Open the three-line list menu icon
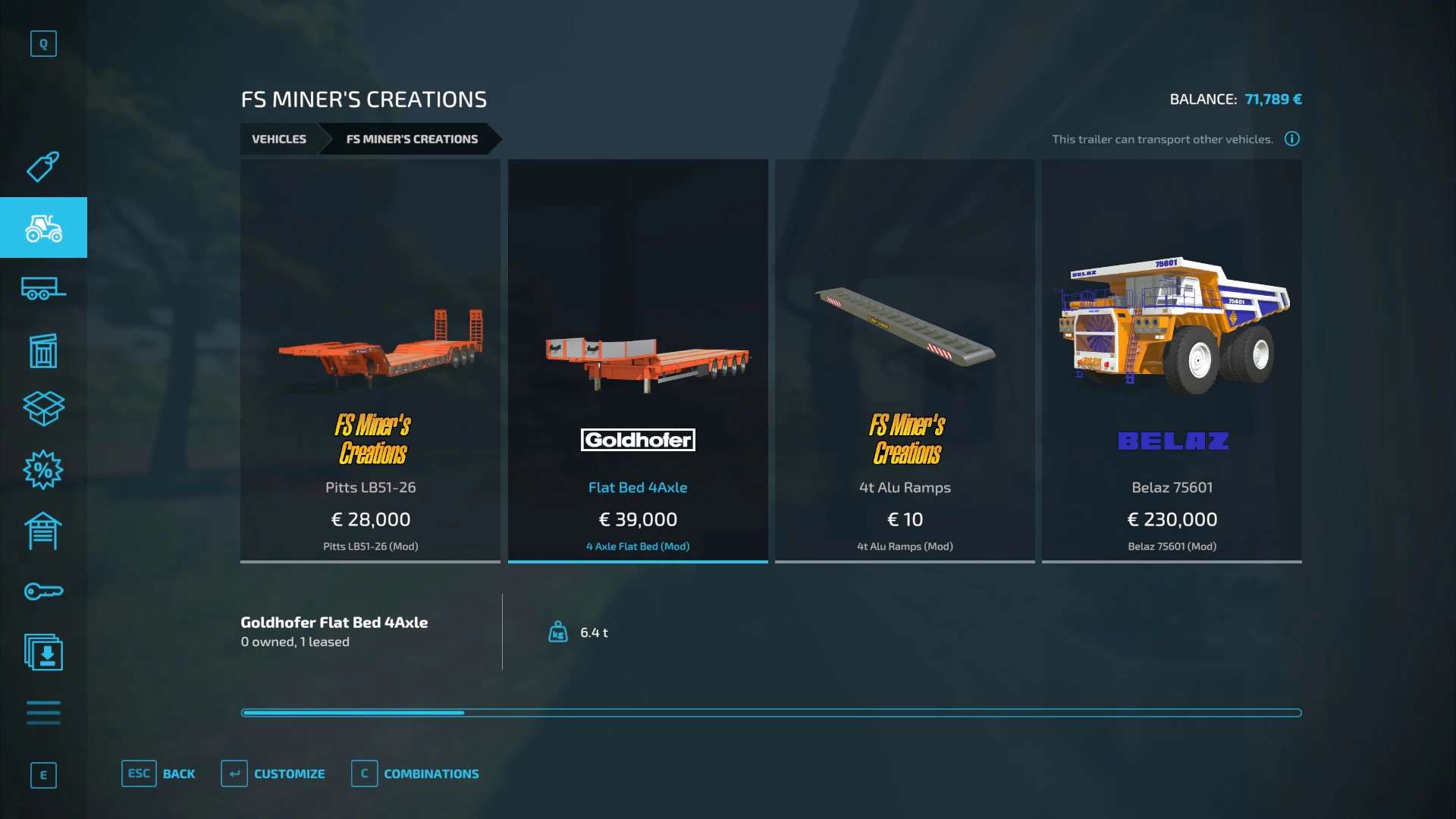The image size is (1456, 819). (43, 713)
